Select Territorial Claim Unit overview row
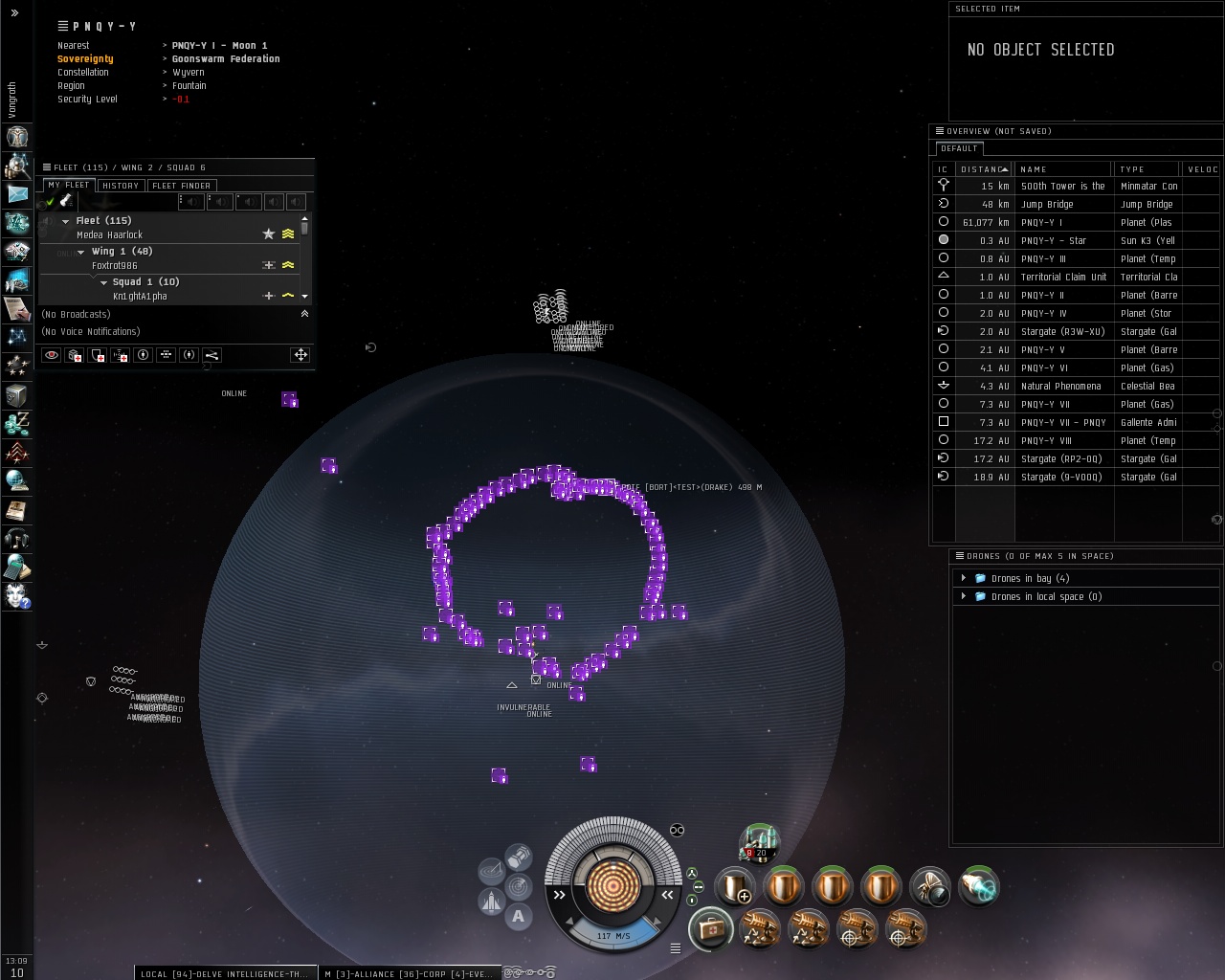Screen dimensions: 1225x980 pos(1062,277)
